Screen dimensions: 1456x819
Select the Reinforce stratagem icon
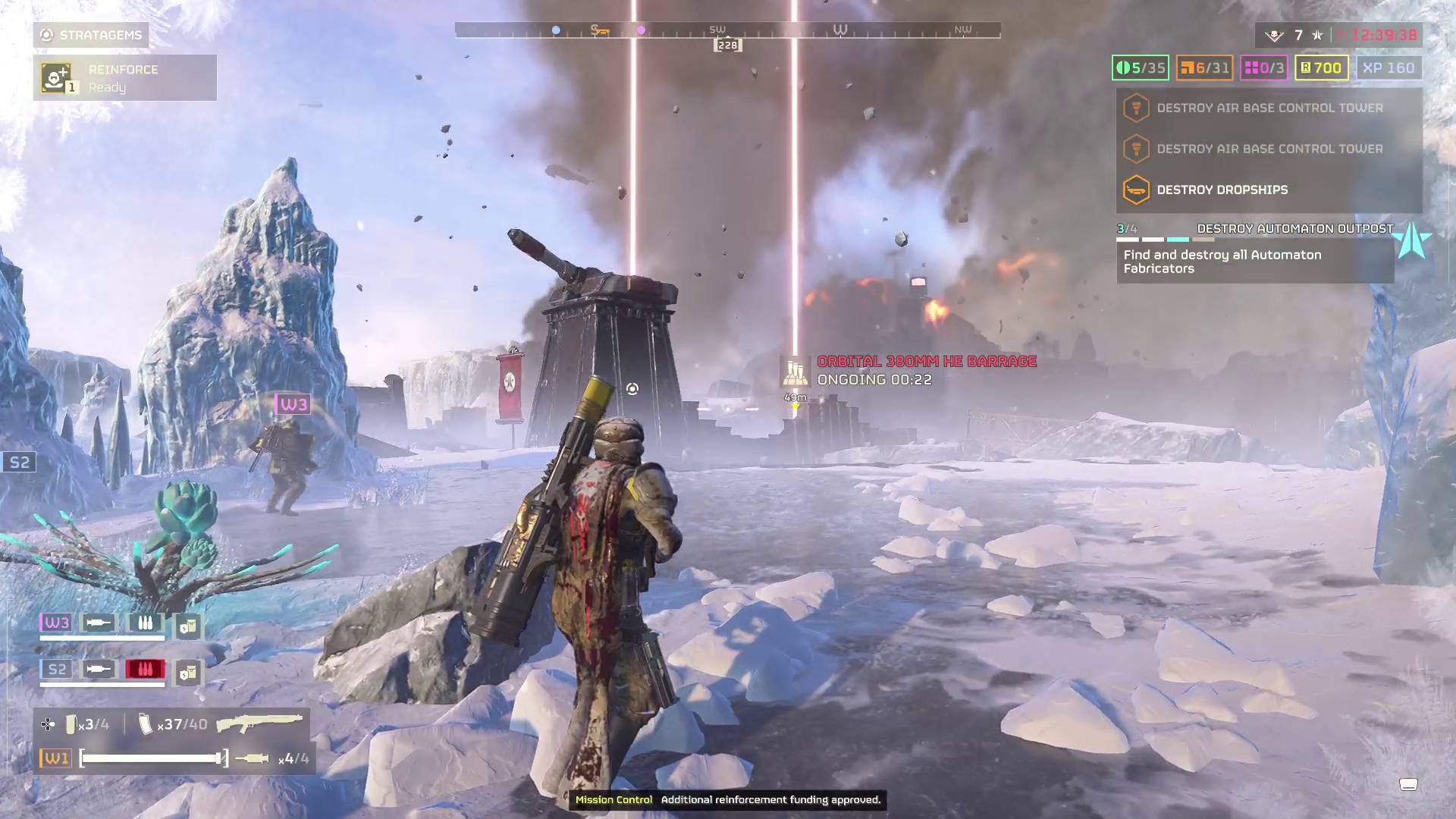[x=55, y=77]
